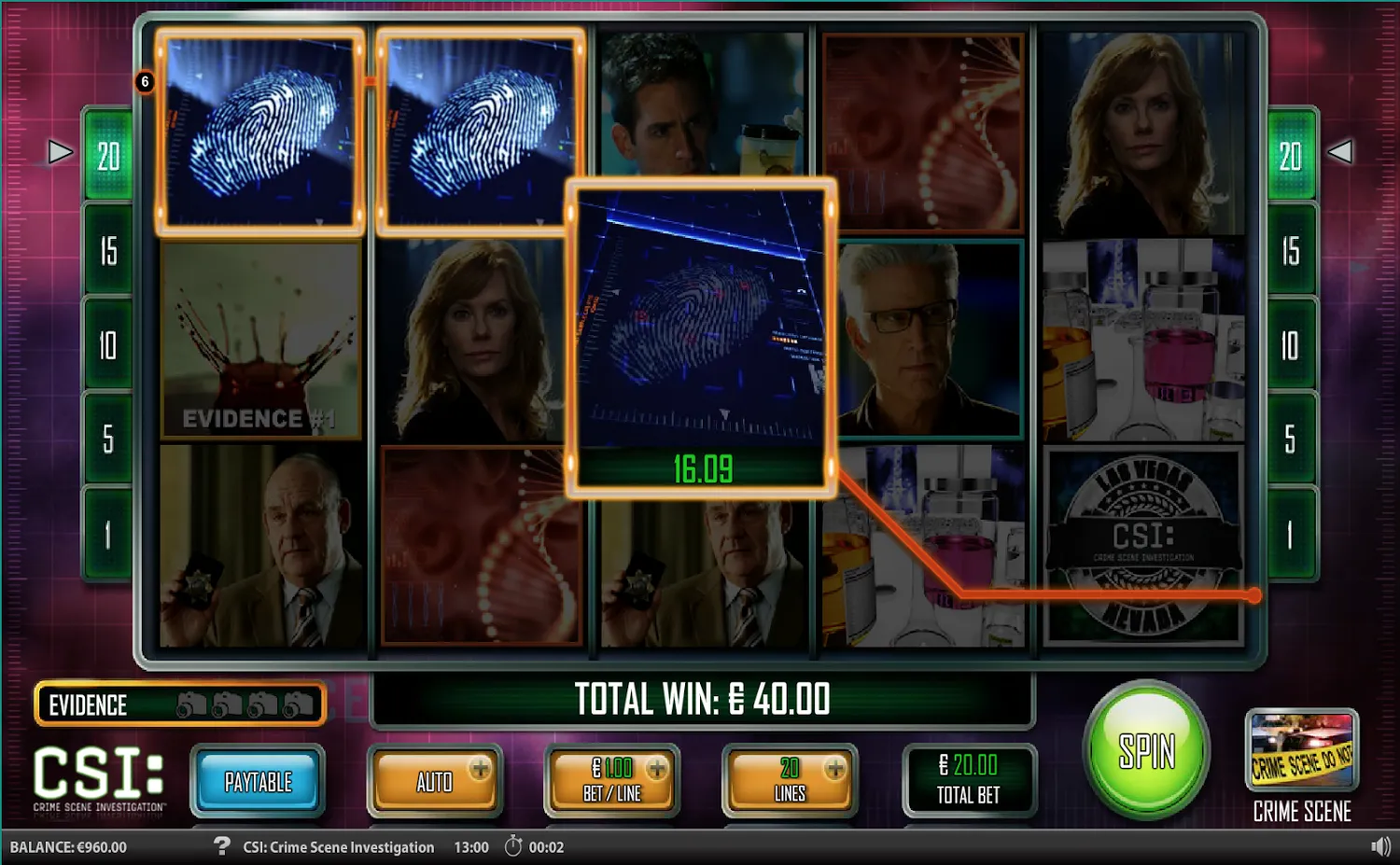
Task: Click the plus control on the AUTO button
Action: point(480,770)
